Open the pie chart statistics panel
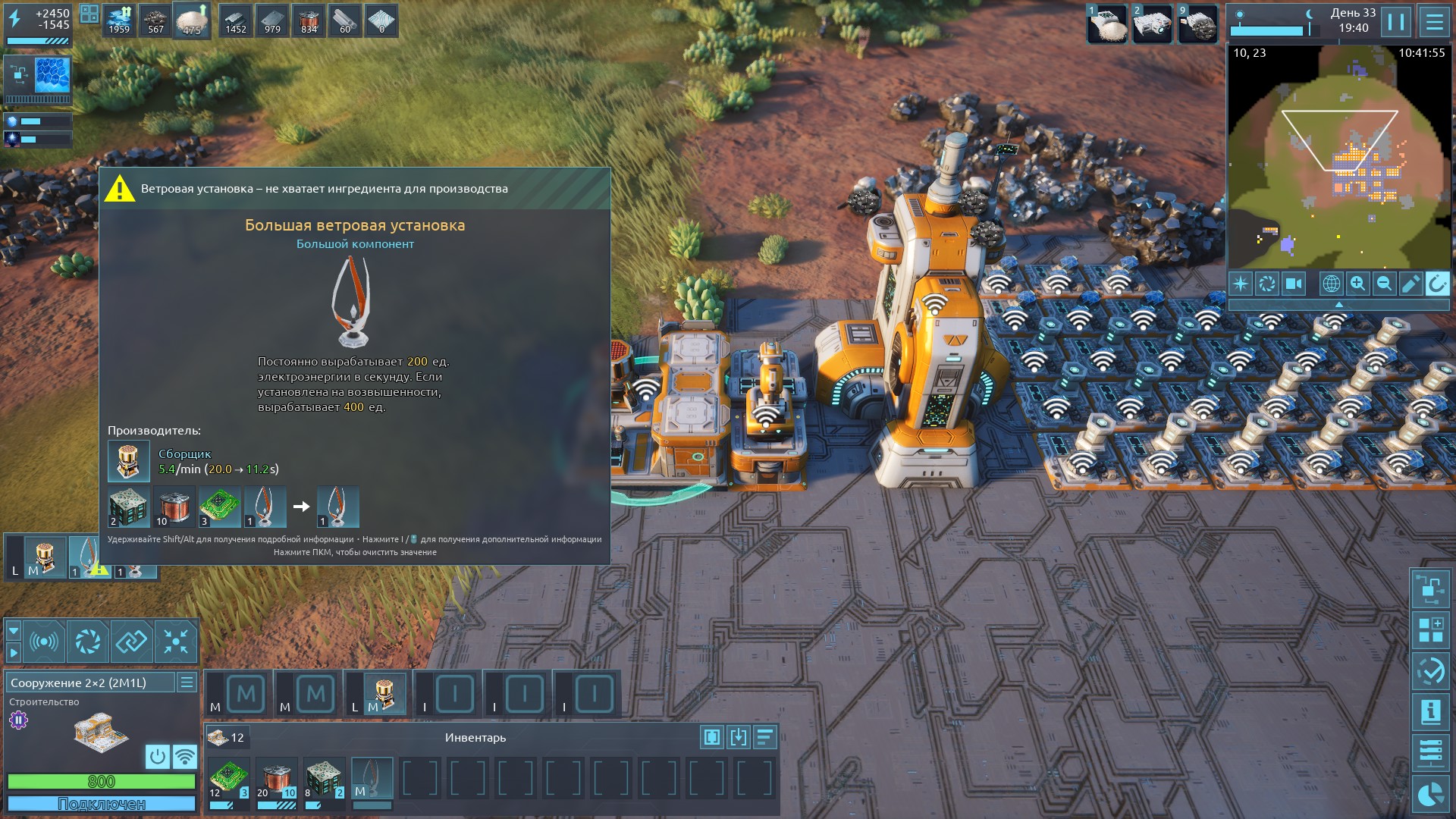1456x819 pixels. [1431, 794]
